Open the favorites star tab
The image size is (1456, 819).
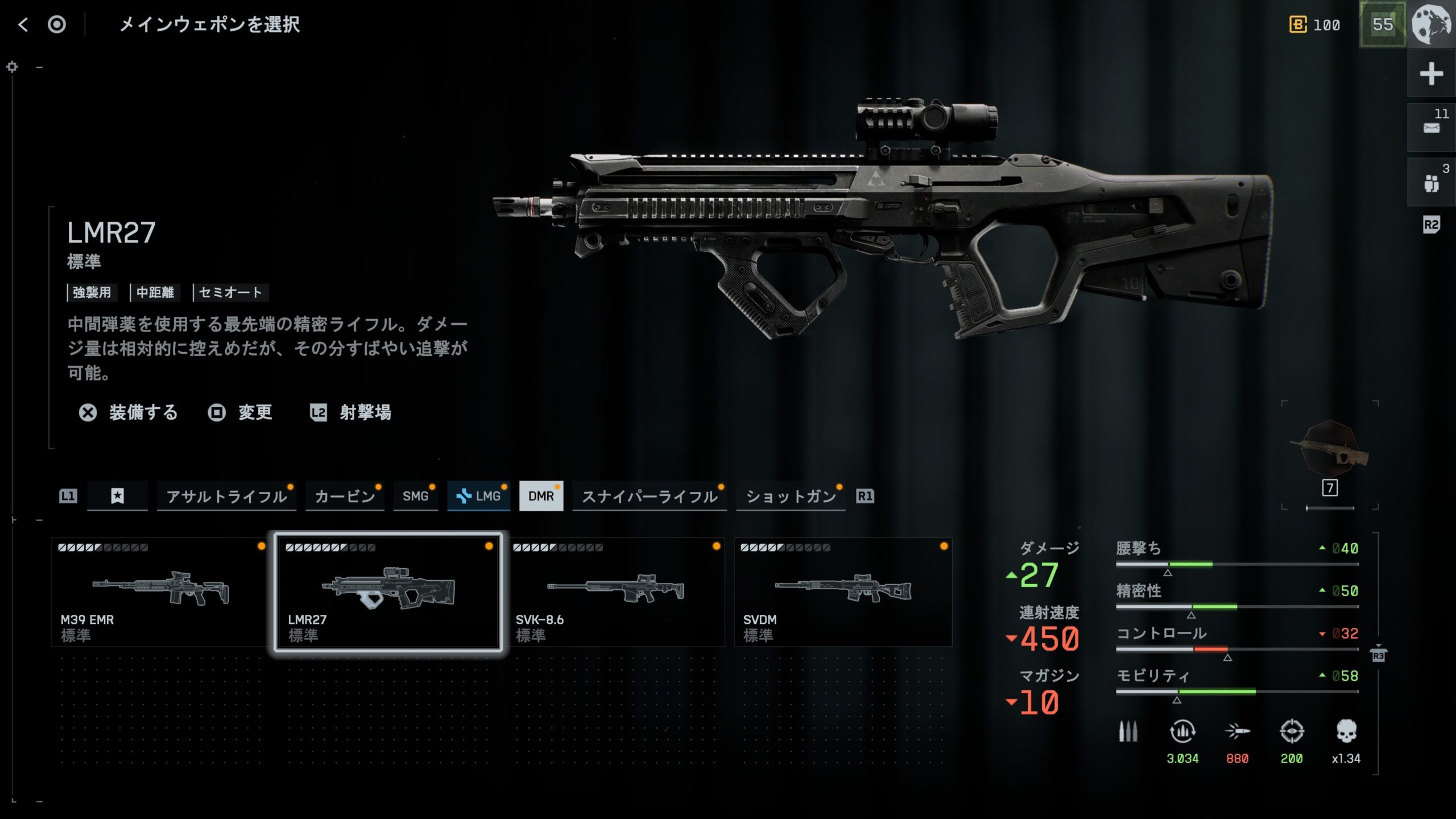point(117,497)
